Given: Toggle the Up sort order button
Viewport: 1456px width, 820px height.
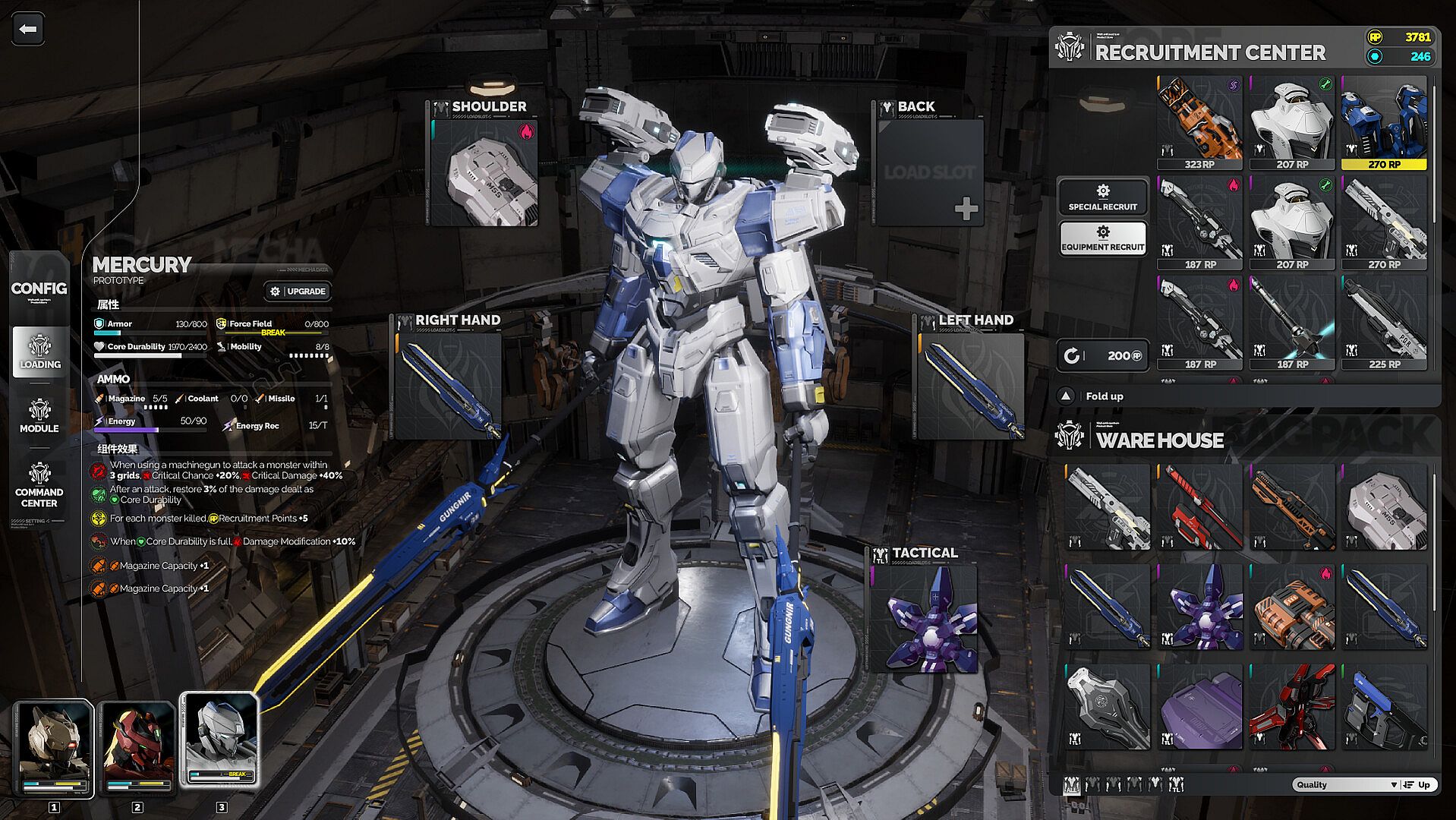Looking at the screenshot, I should tap(1417, 785).
